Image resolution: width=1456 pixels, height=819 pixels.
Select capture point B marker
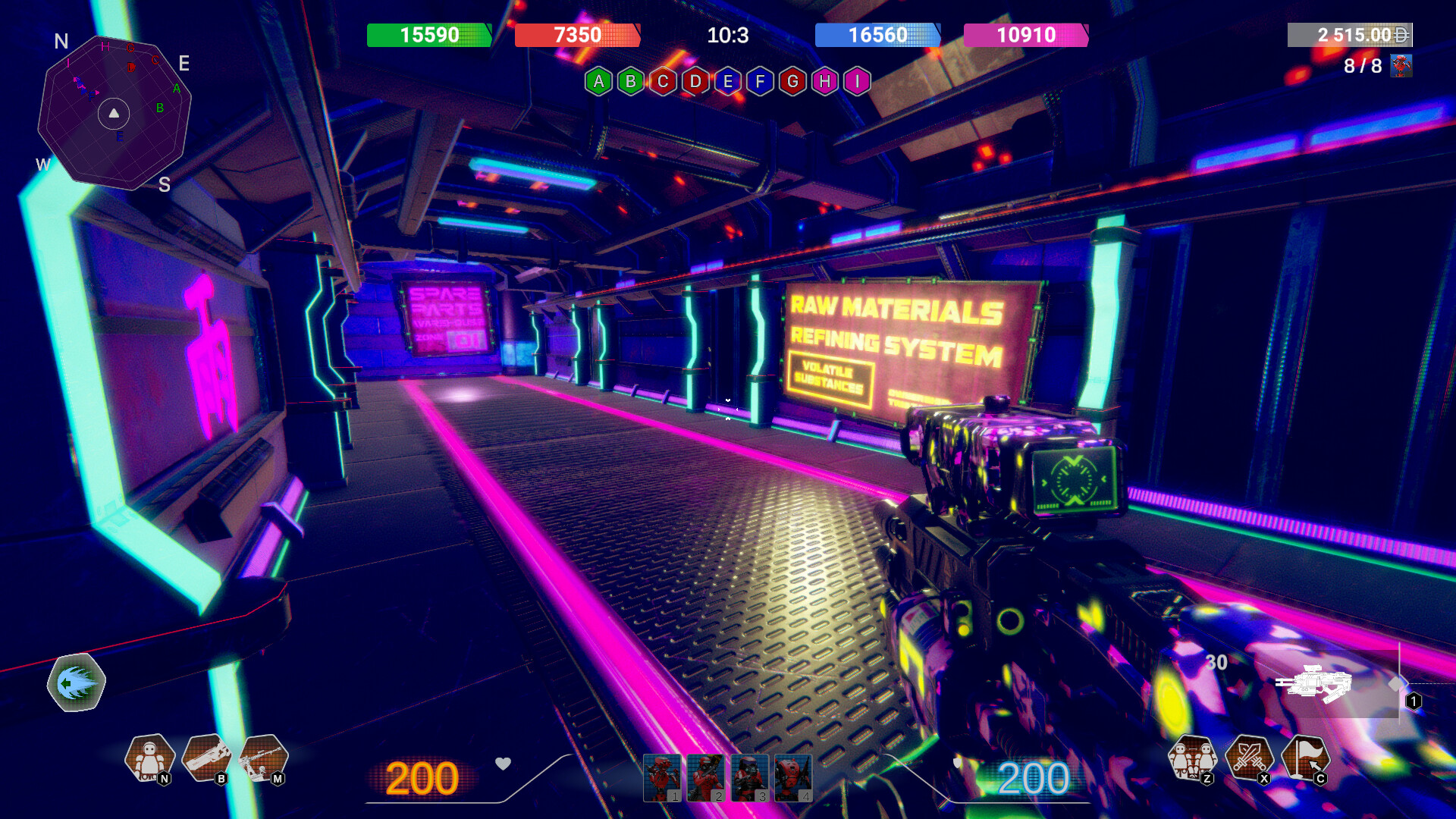coord(631,81)
